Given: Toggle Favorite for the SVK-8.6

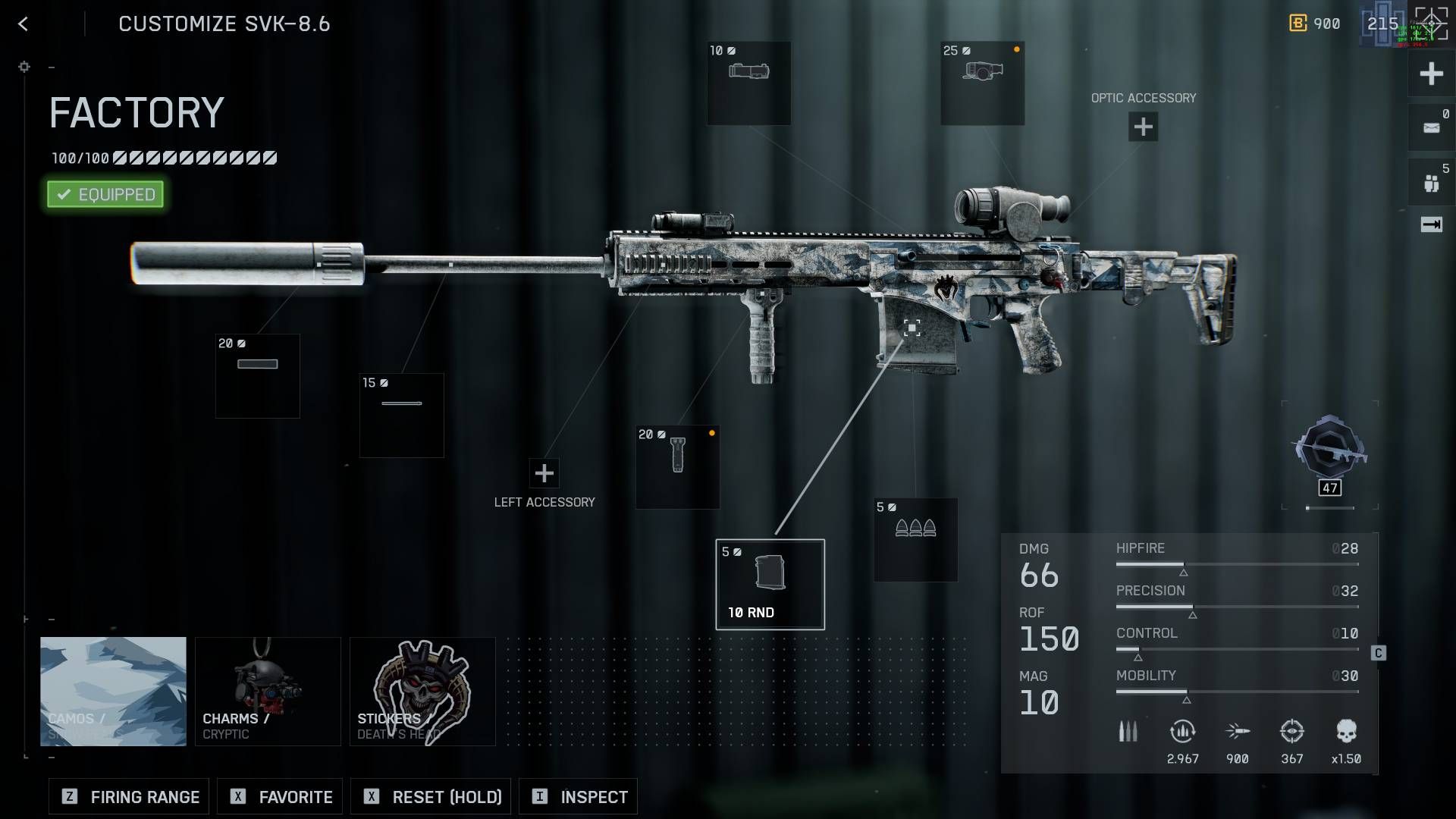Looking at the screenshot, I should coord(279,796).
